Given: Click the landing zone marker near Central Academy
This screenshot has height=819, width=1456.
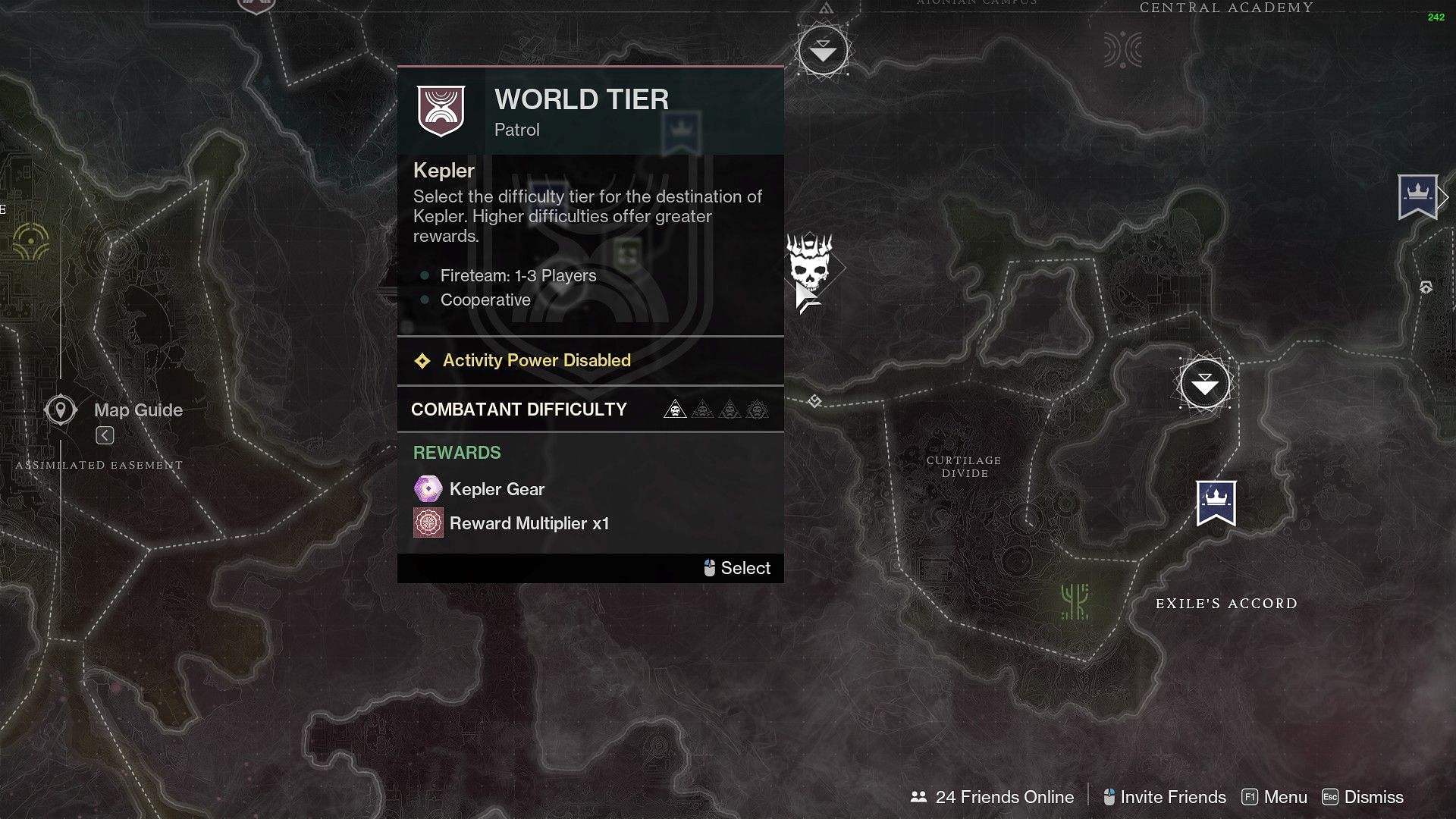Looking at the screenshot, I should [823, 51].
